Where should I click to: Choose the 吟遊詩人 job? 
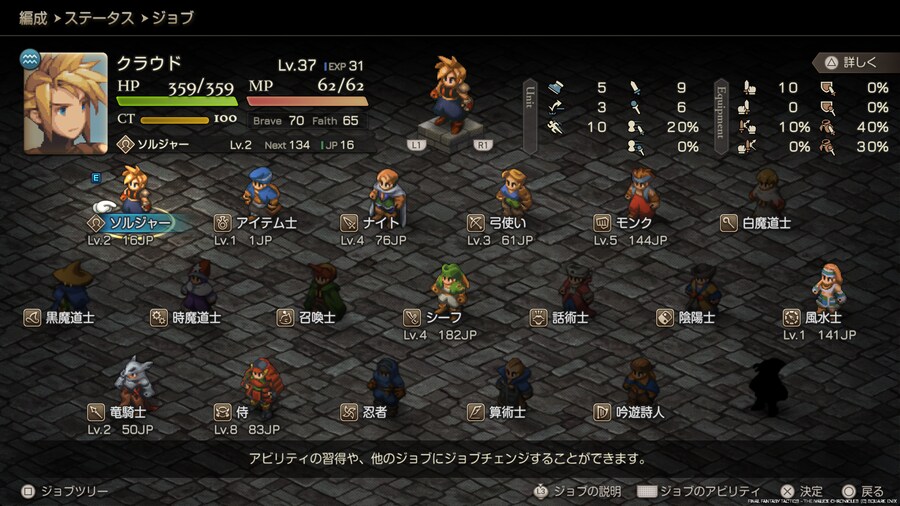(x=640, y=411)
